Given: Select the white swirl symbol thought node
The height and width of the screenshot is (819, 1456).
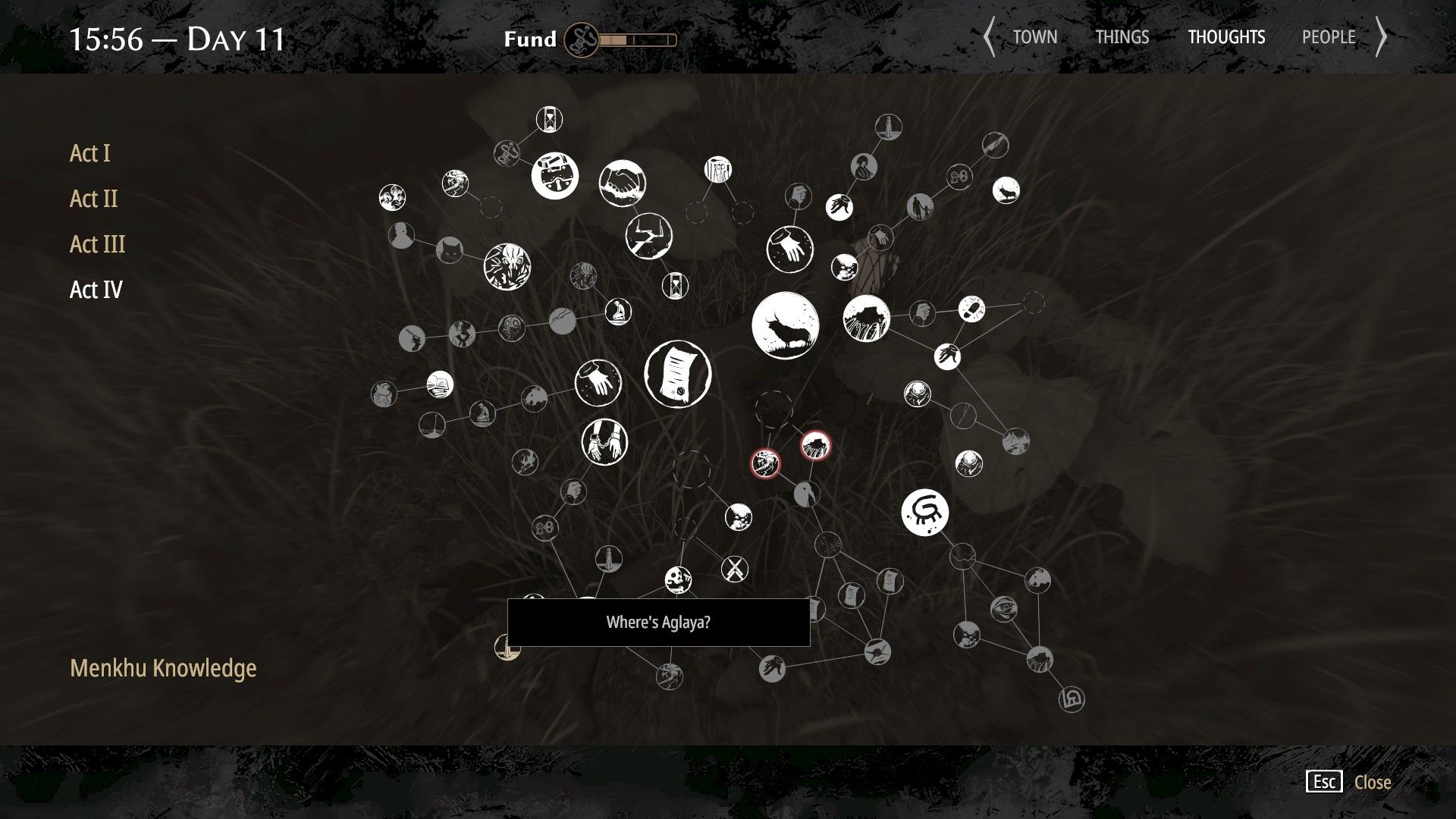Looking at the screenshot, I should pos(924,513).
